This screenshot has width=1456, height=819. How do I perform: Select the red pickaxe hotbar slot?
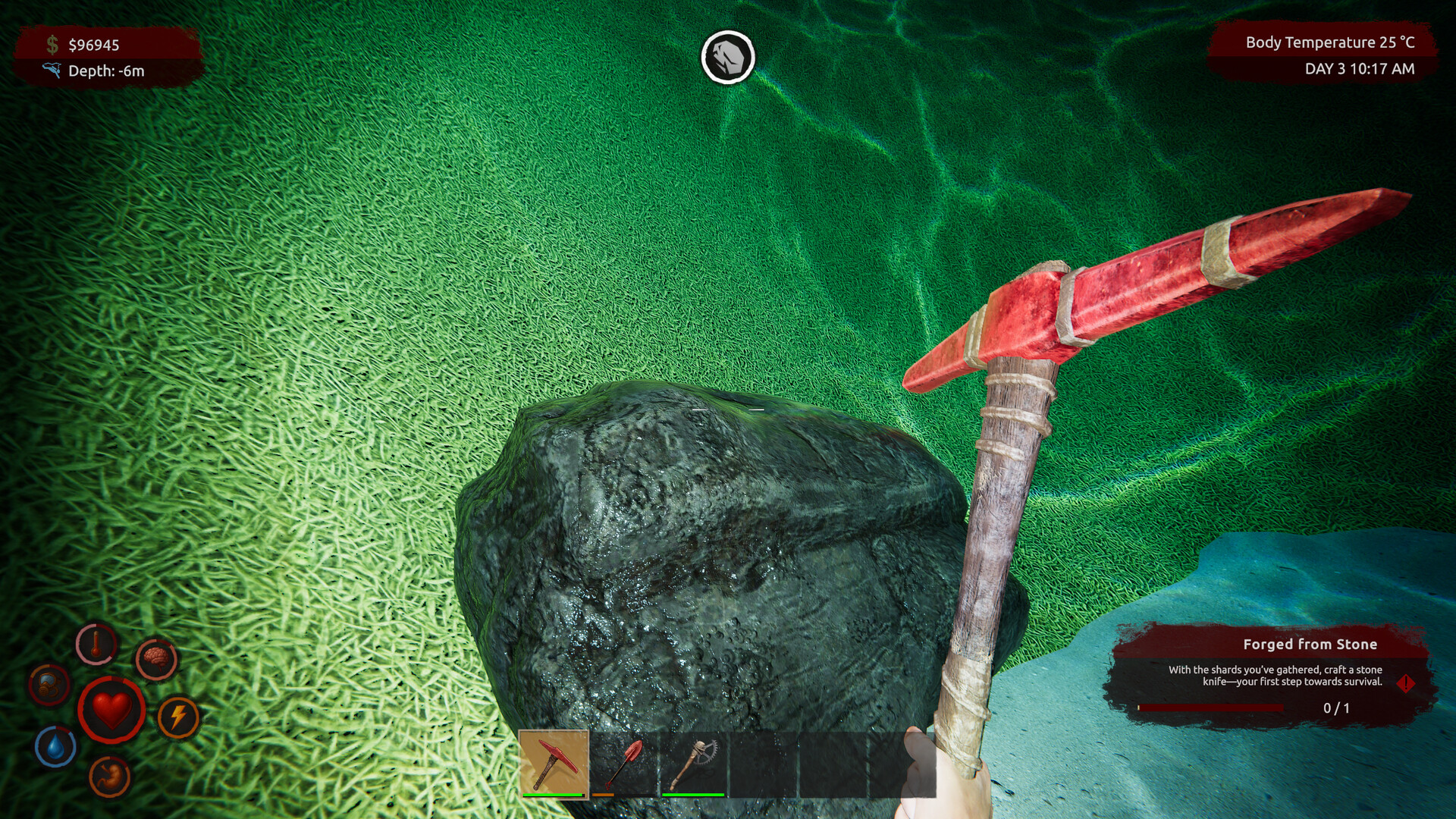click(x=554, y=764)
